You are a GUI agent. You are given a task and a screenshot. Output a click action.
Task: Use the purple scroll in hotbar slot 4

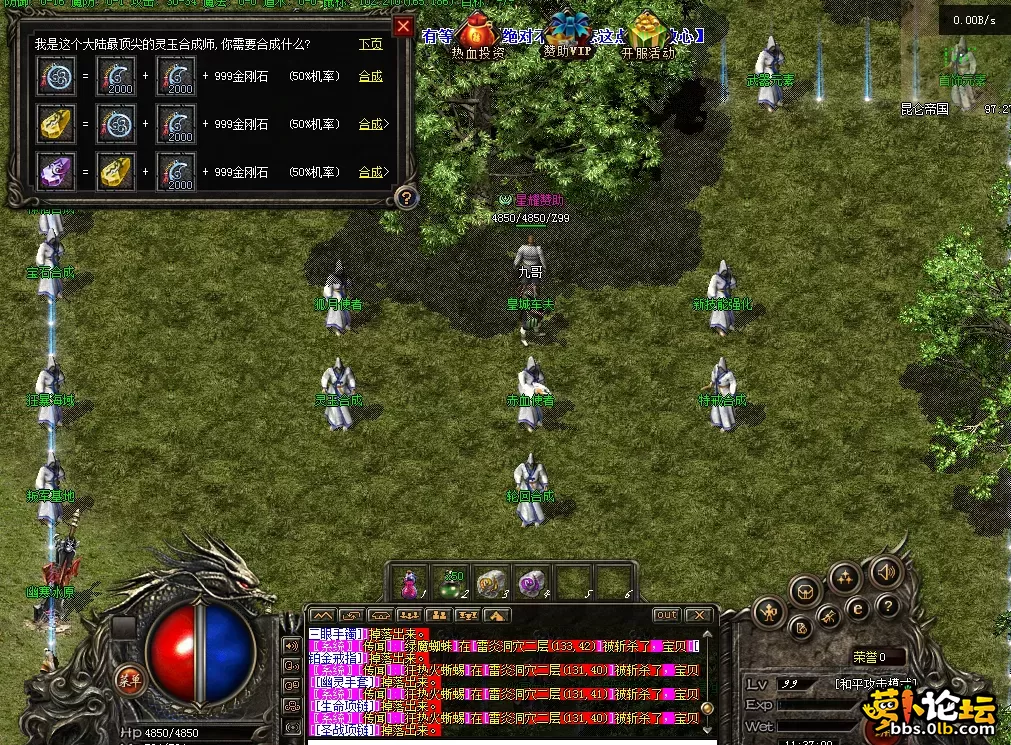coord(530,582)
